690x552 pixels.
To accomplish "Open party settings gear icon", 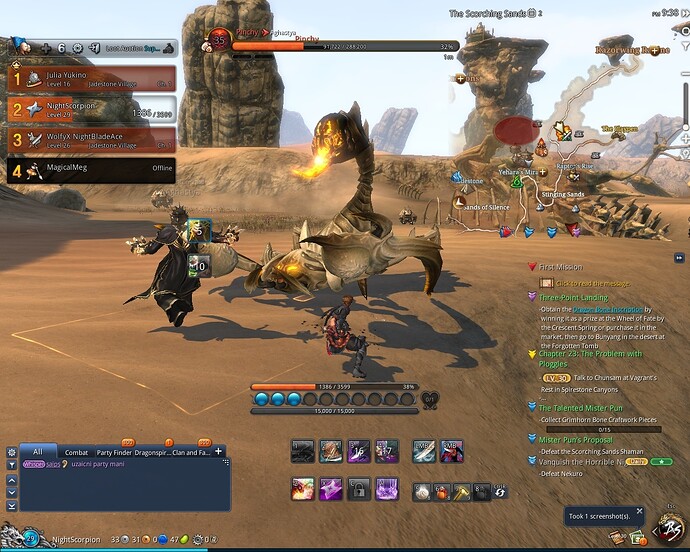I will pos(77,47).
